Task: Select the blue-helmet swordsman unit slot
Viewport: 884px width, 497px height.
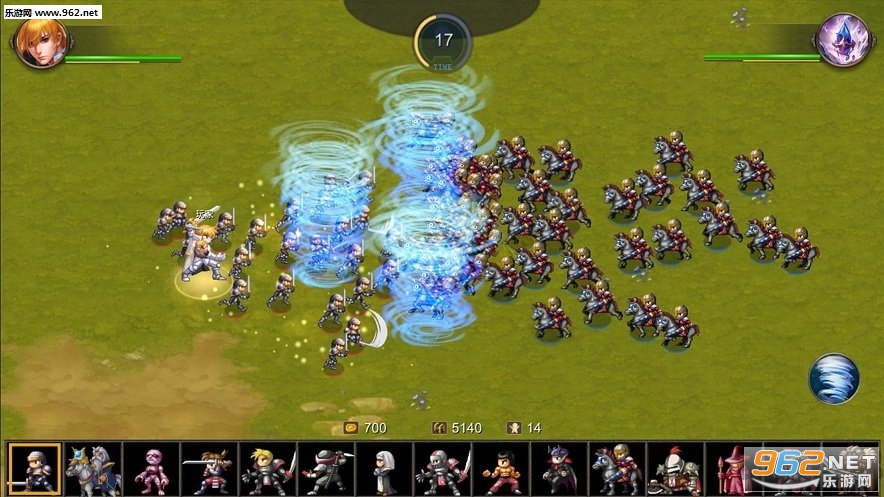Action: click(35, 468)
